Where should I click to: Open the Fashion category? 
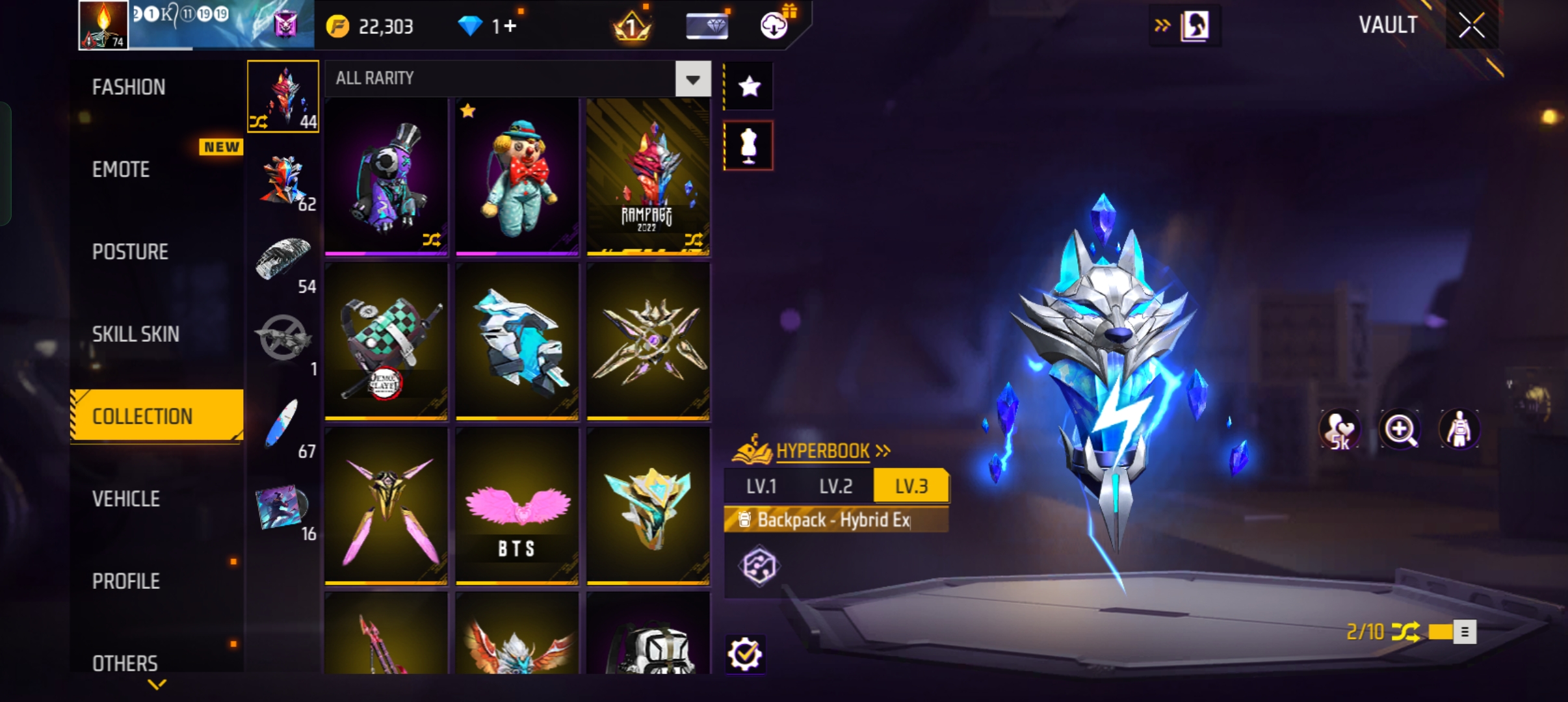[129, 87]
